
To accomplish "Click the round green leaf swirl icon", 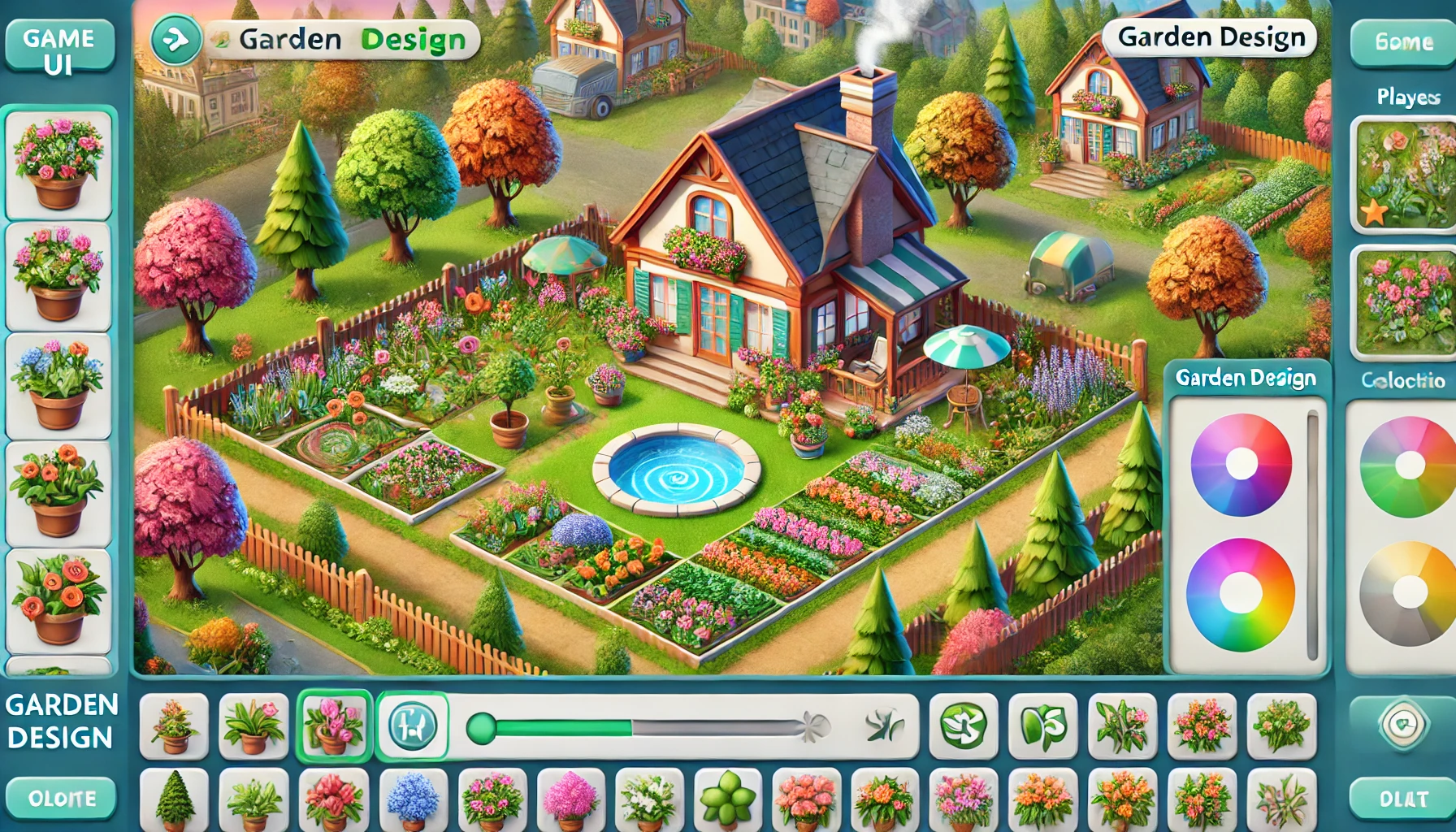I will click(963, 726).
